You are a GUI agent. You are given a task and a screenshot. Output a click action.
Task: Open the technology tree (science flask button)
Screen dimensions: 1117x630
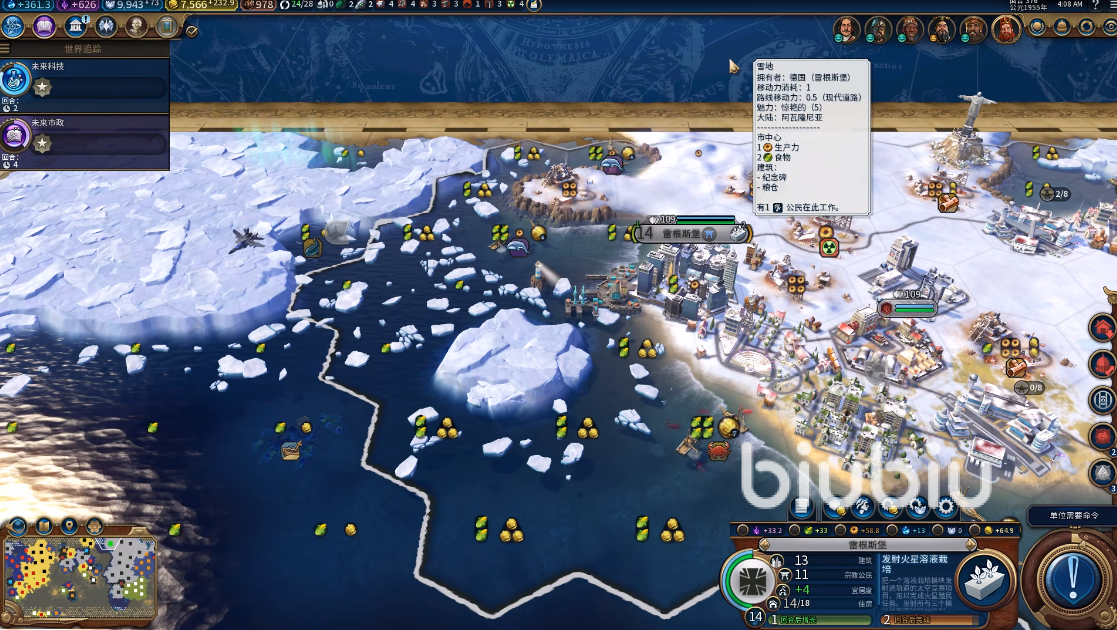pos(14,26)
